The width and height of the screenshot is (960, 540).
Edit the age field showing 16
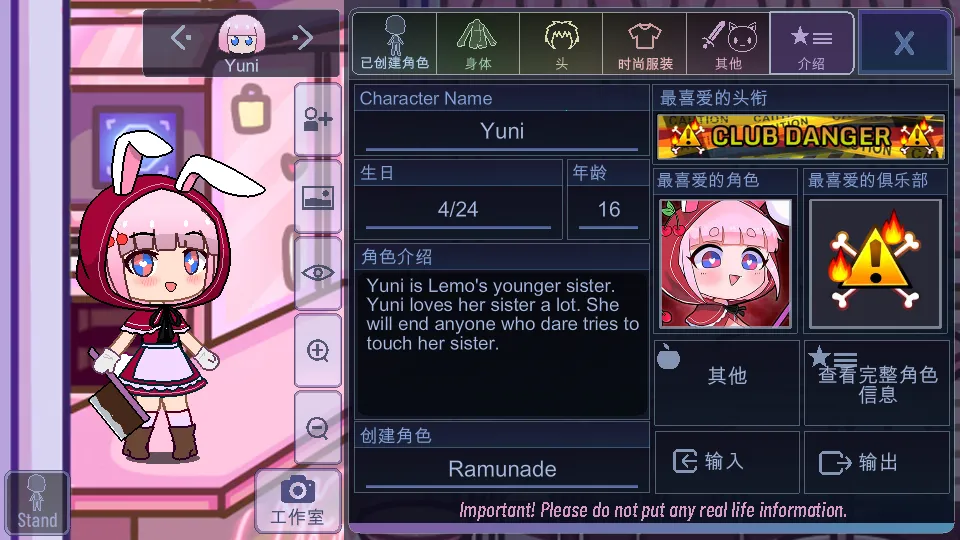(608, 210)
